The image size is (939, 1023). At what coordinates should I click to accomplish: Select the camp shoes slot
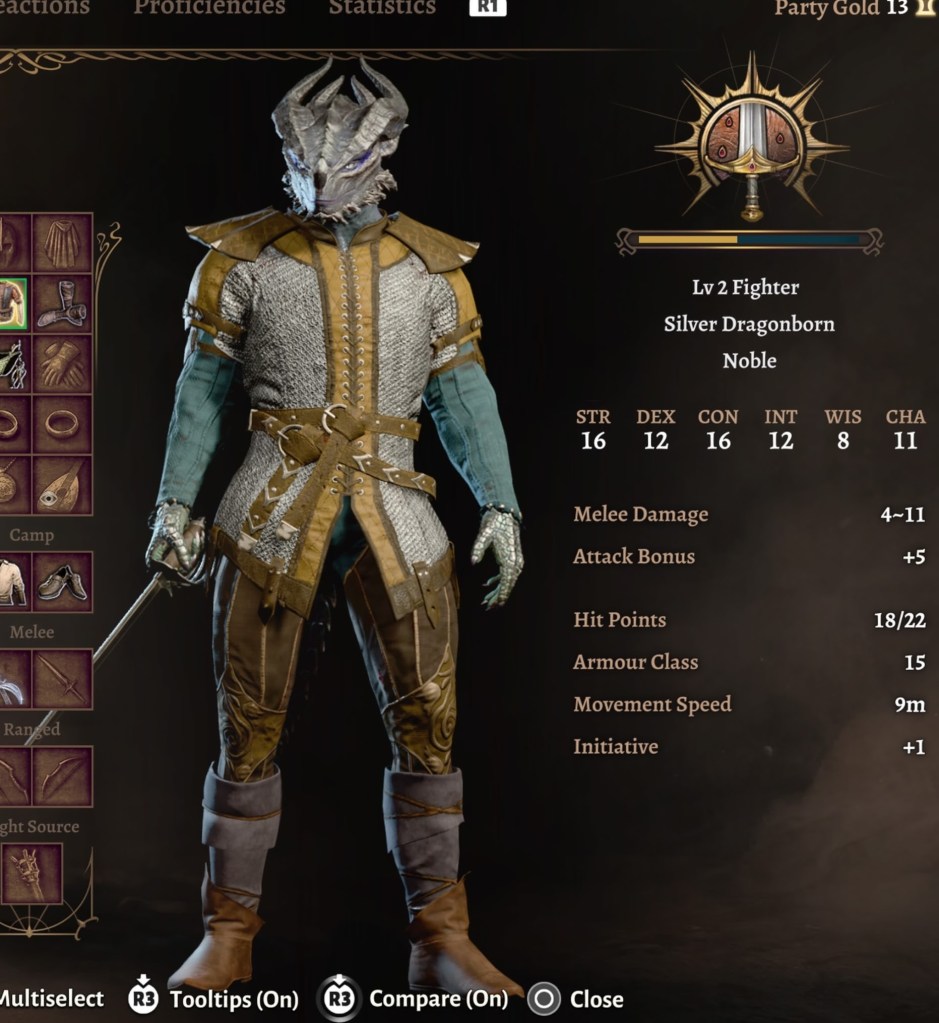click(63, 582)
